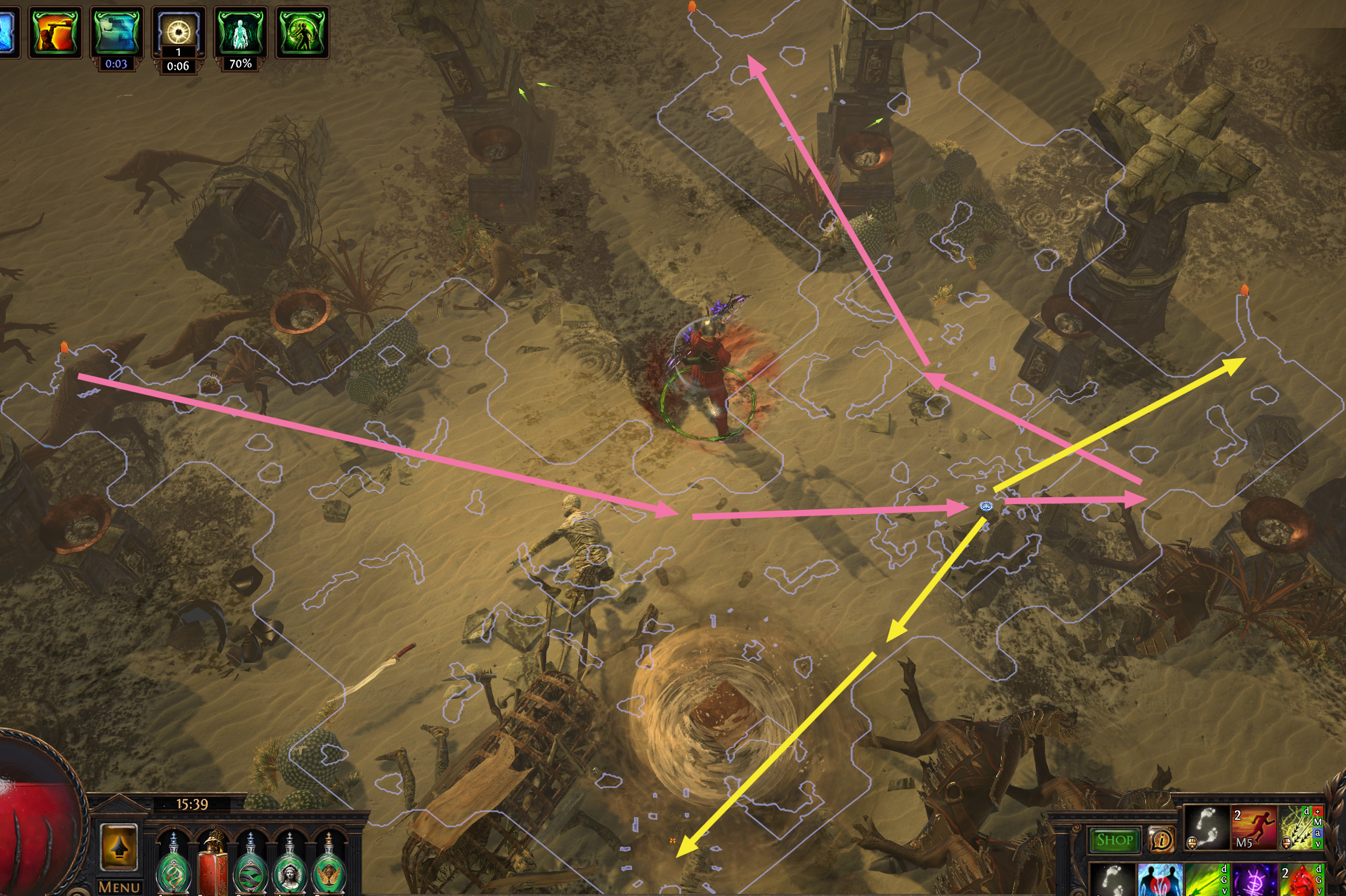1346x896 pixels.
Task: Select the running man skill labeled M5
Action: pos(1254,827)
